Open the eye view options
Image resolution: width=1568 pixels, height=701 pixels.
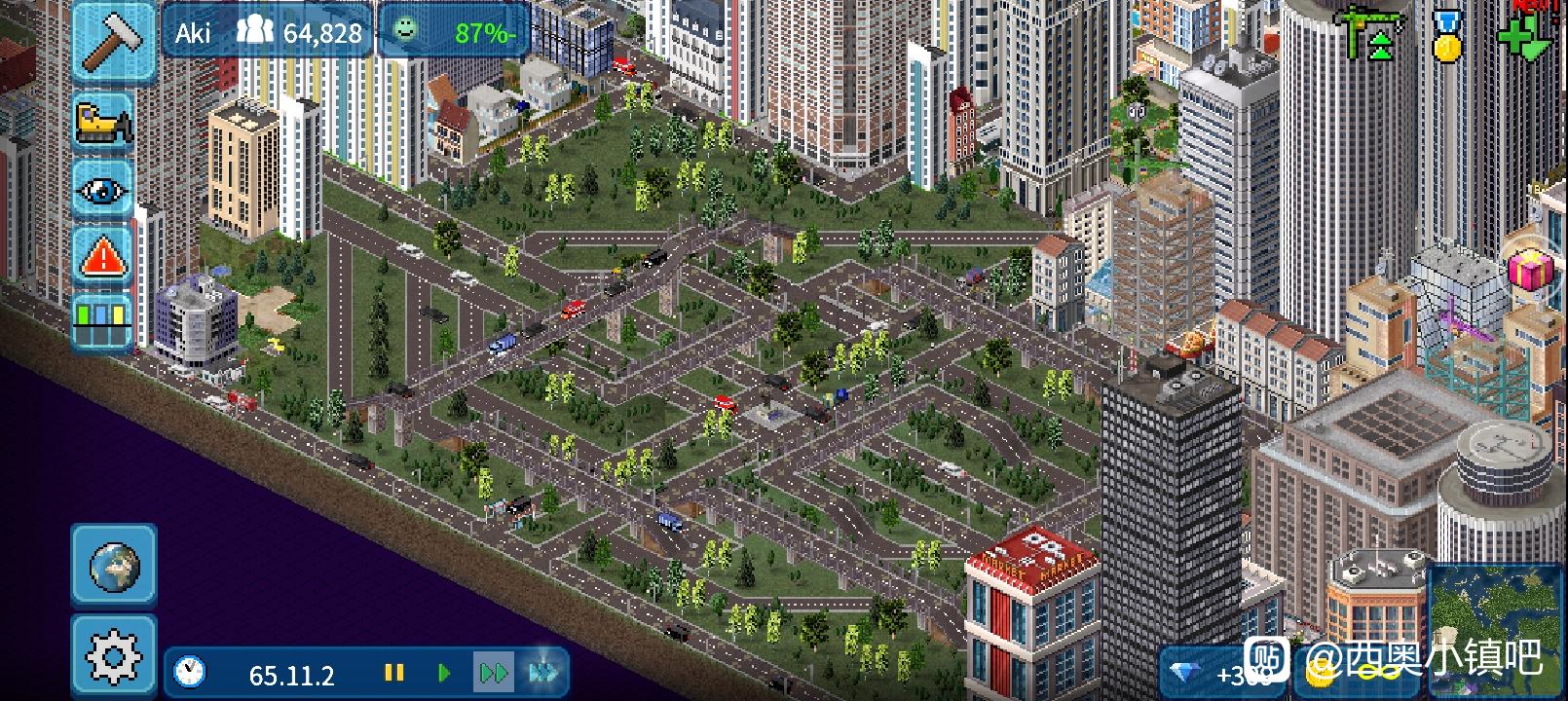tap(103, 189)
